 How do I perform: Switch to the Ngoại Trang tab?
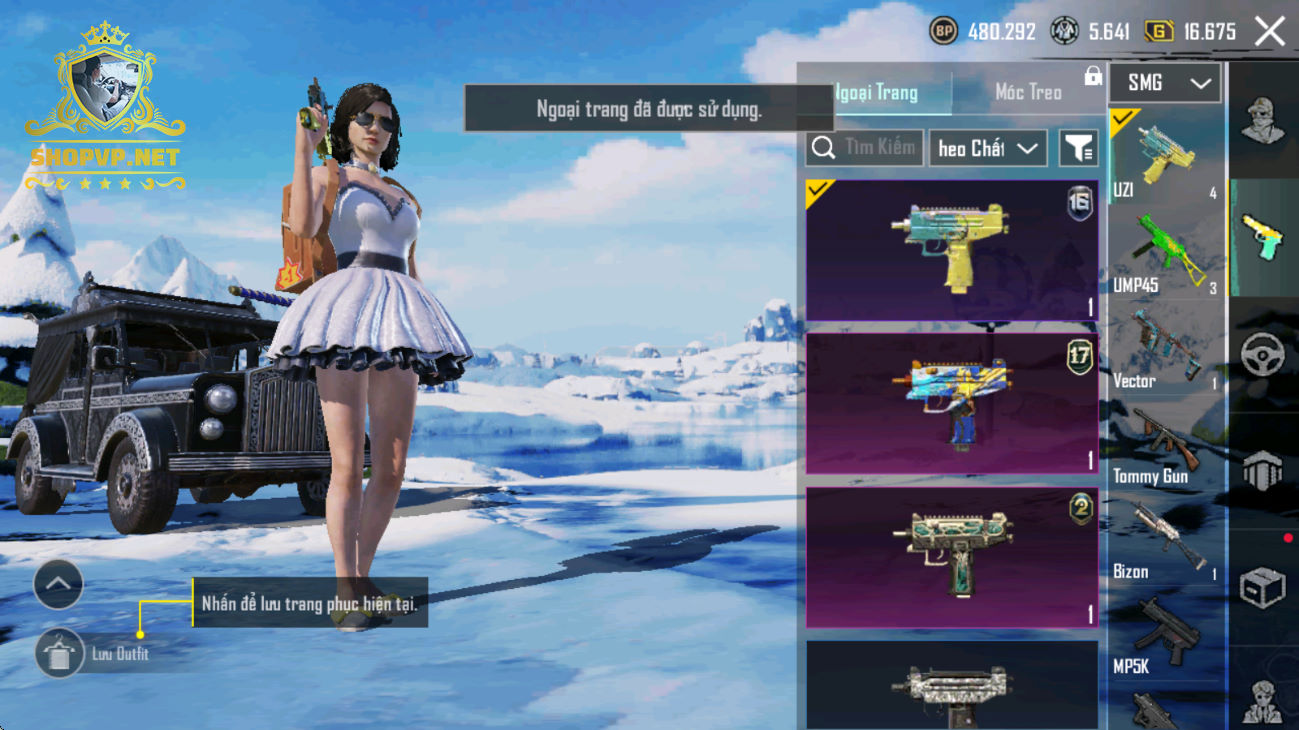point(877,93)
